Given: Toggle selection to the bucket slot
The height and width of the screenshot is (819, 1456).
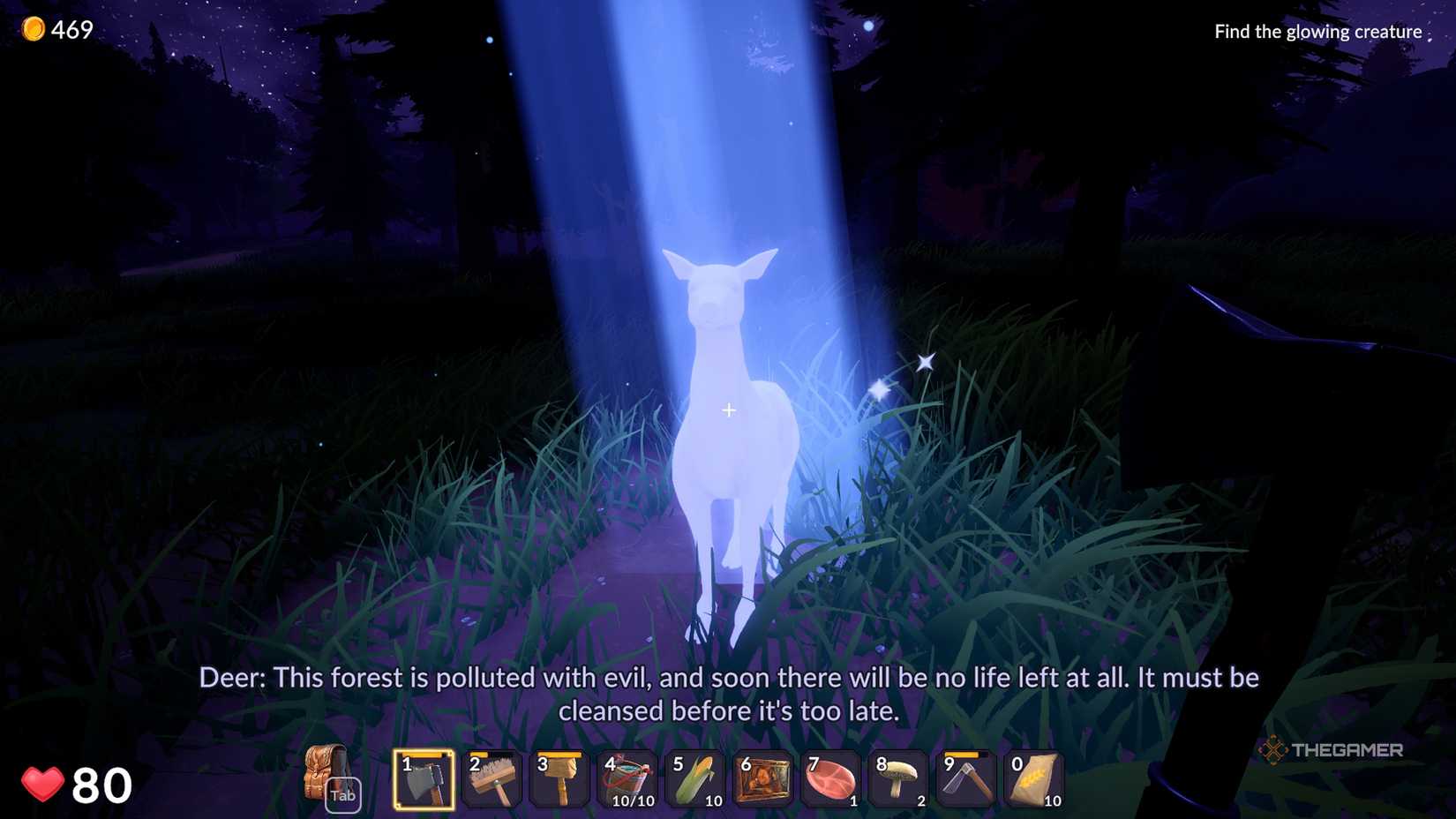Looking at the screenshot, I should click(x=628, y=780).
